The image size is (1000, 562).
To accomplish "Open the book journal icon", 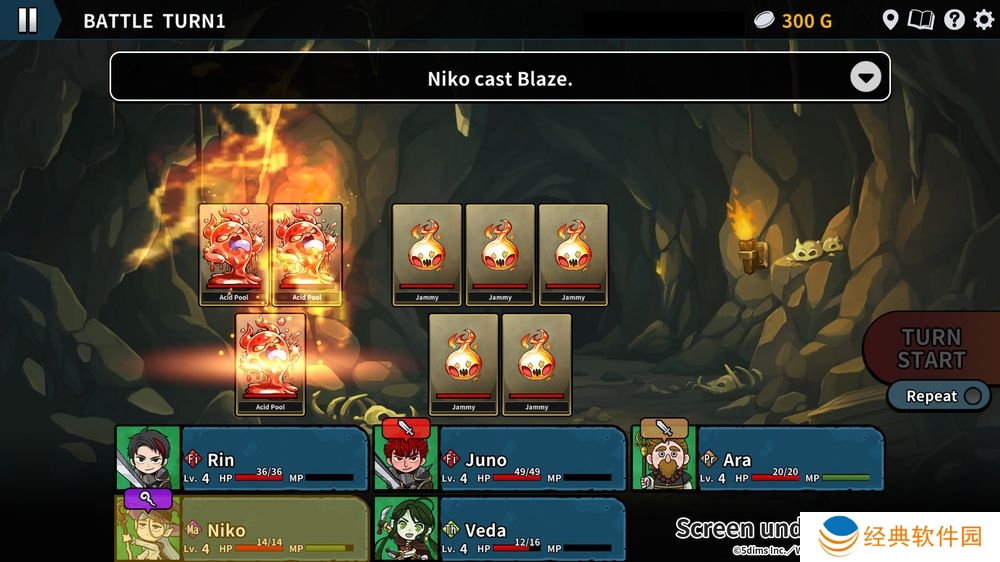I will click(x=921, y=20).
